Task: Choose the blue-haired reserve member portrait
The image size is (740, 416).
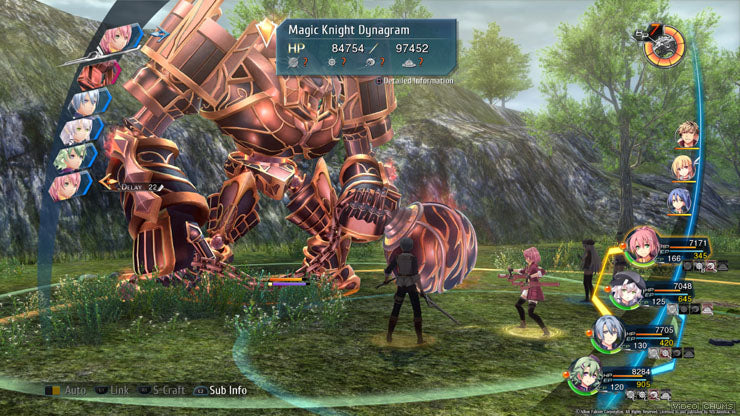Action: click(x=680, y=200)
